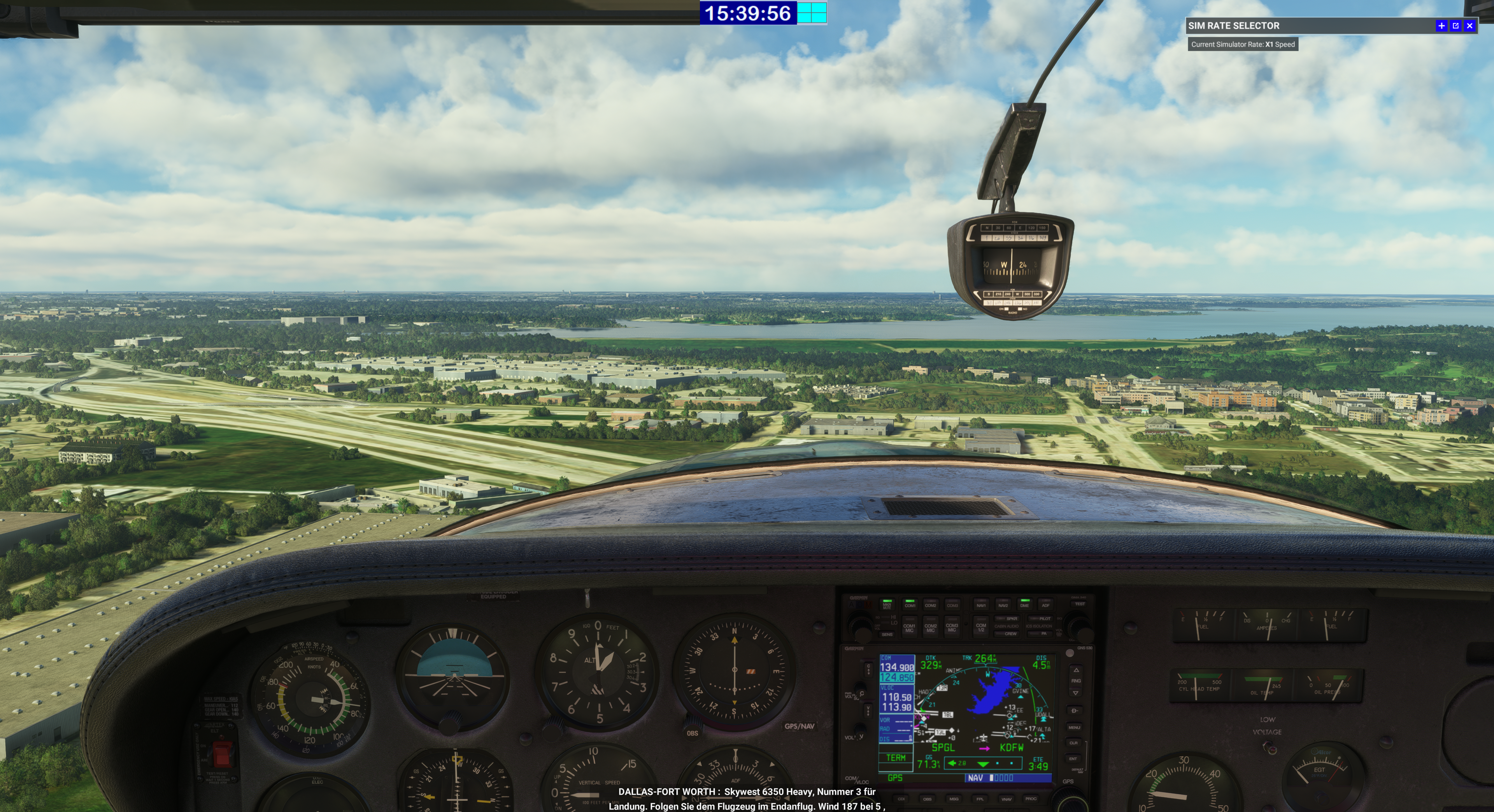Click the plus button on Sim Rate Selector
This screenshot has height=812, width=1494.
pyautogui.click(x=1441, y=26)
